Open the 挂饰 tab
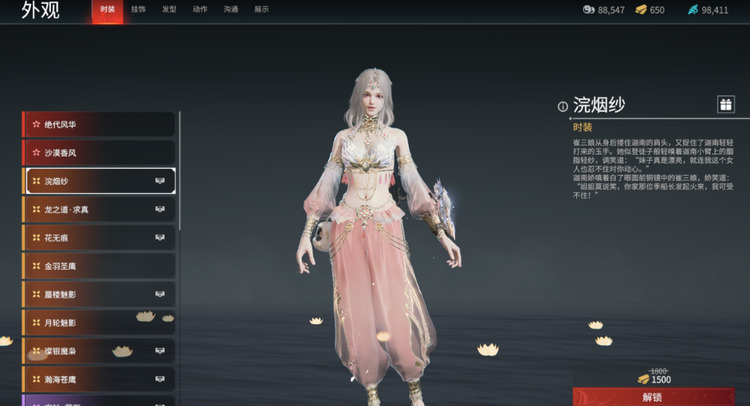The image size is (750, 406). [x=138, y=9]
